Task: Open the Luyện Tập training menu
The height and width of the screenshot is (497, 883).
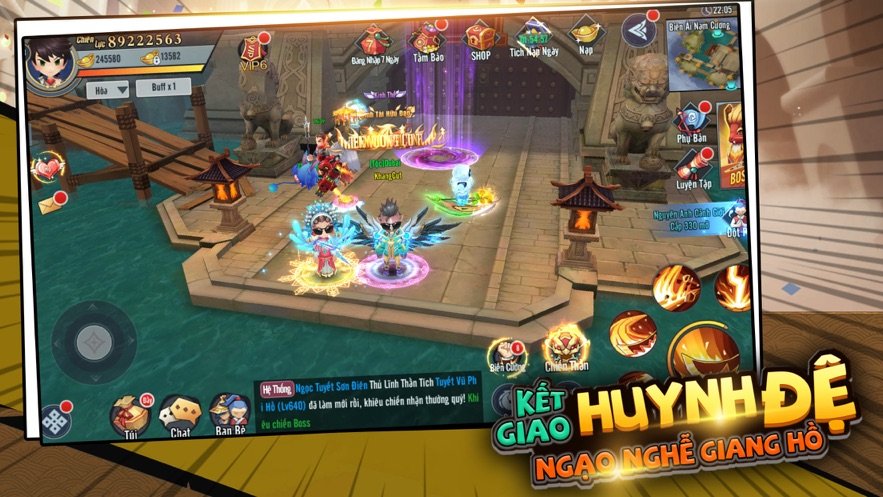Action: [x=691, y=166]
